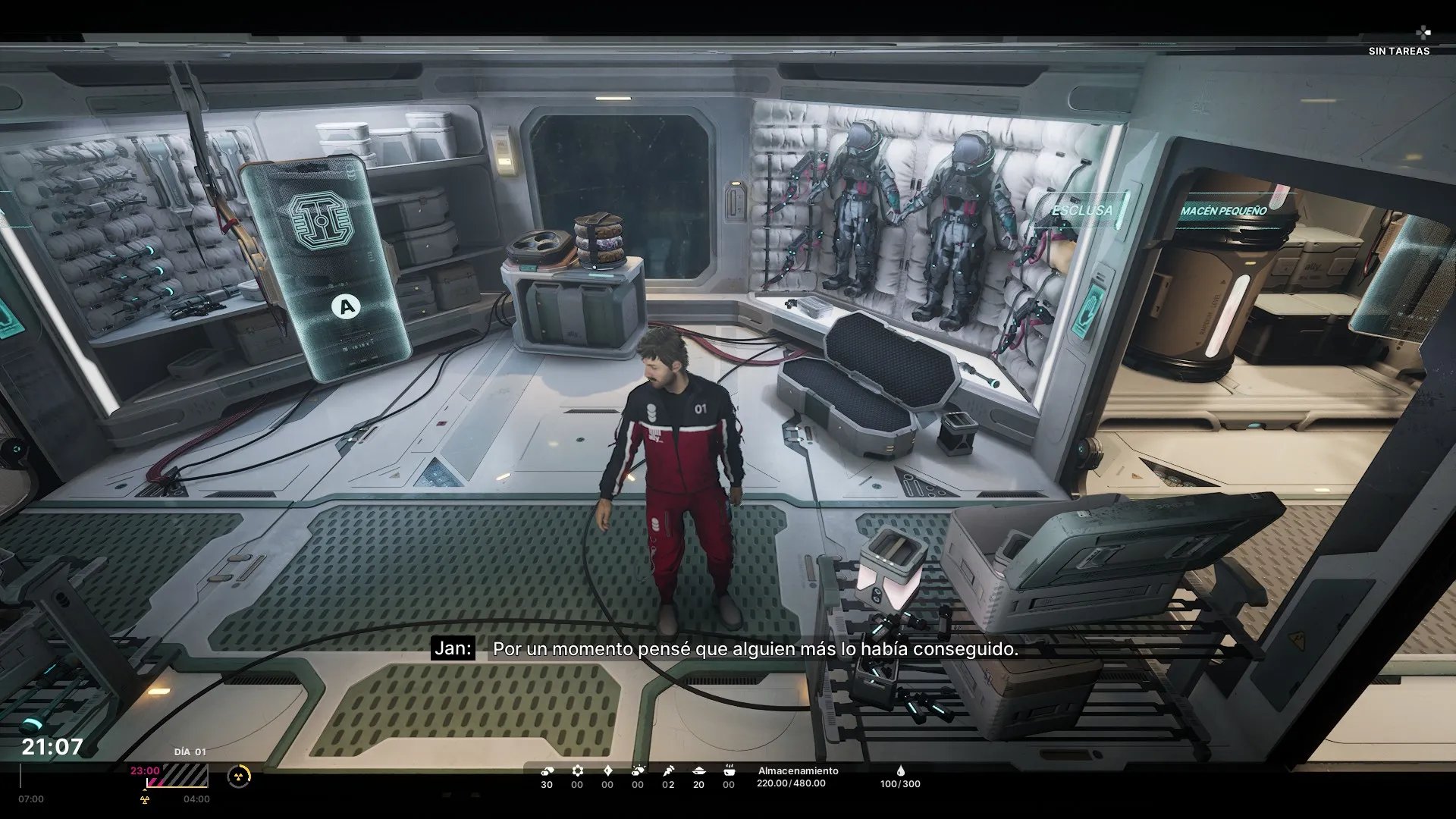Select the ALMACÉN PEQUEÑO room label
The image size is (1456, 819).
click(1223, 211)
